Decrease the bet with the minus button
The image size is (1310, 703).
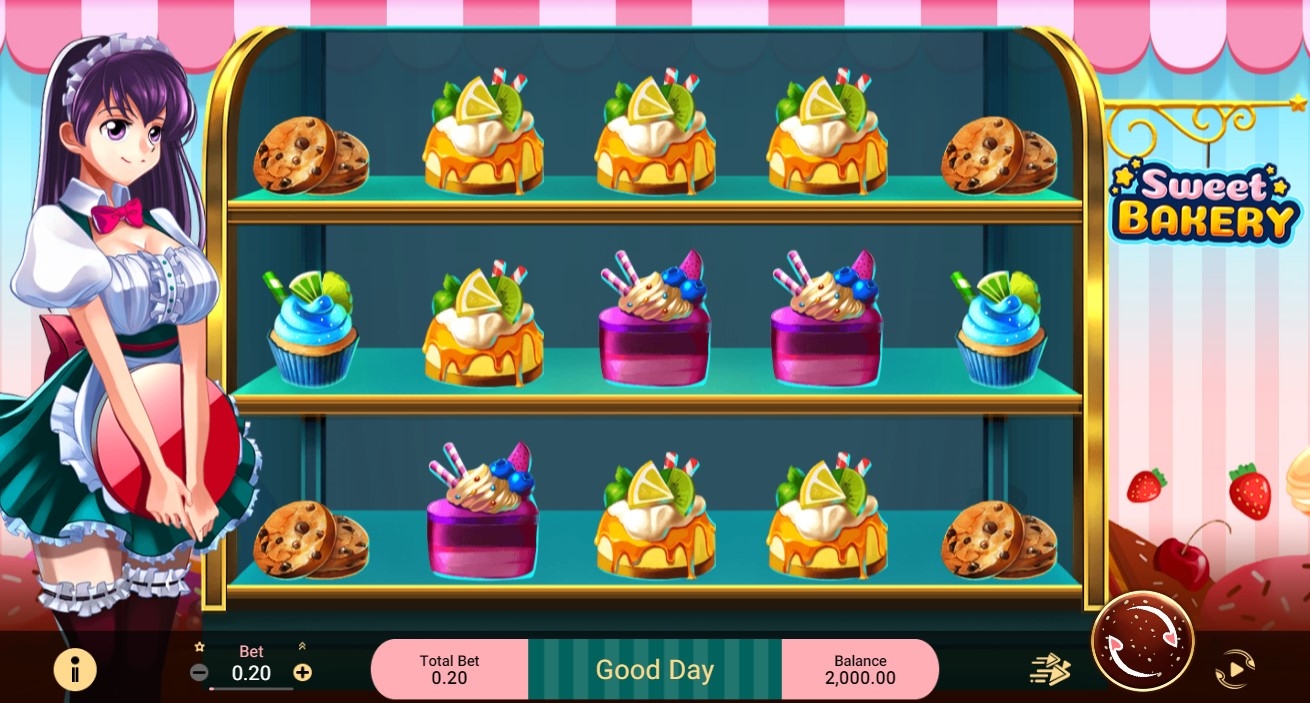click(x=199, y=672)
